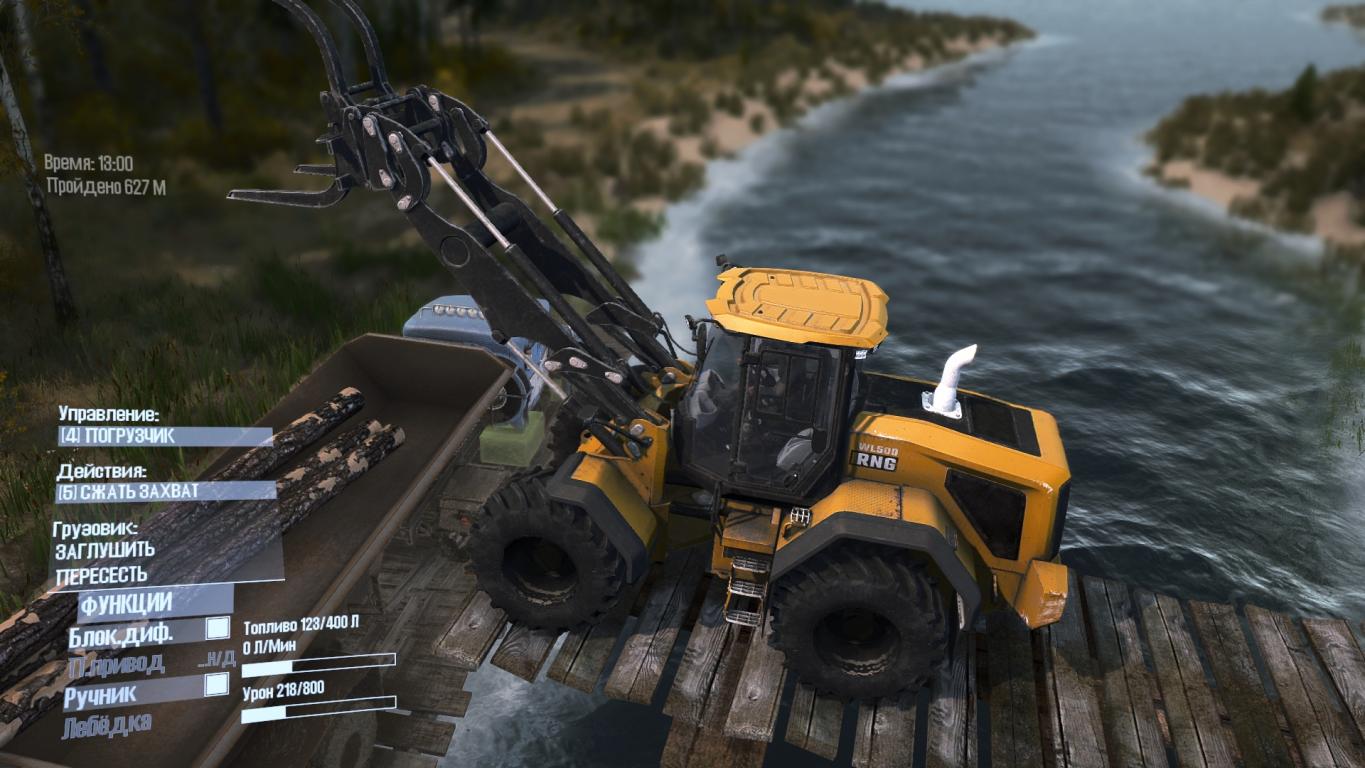Select the ПОГРУЗЧИК control mode
Screen dimensions: 1365x768
164,437
